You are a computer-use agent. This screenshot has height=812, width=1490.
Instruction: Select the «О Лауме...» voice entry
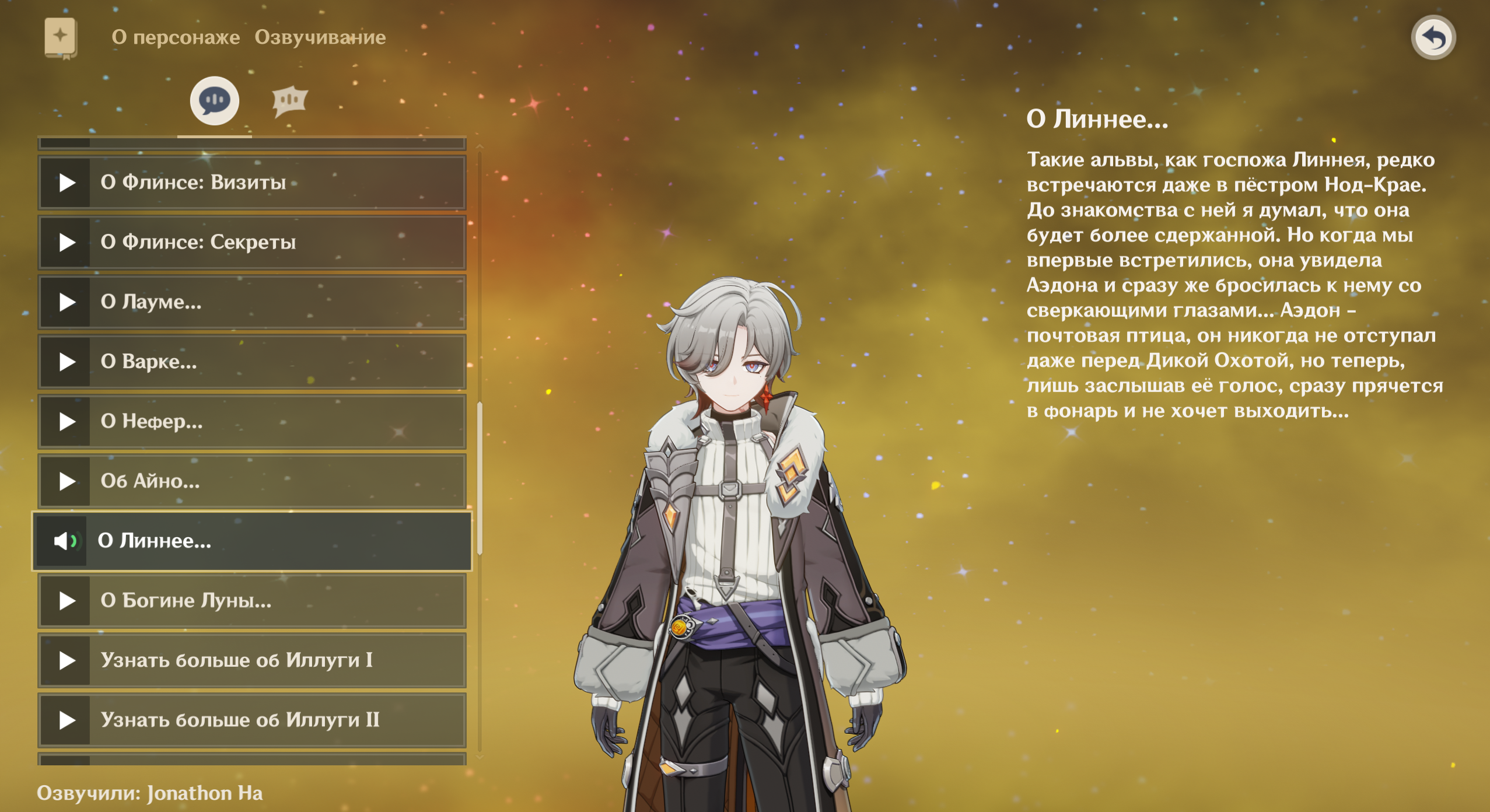point(252,302)
